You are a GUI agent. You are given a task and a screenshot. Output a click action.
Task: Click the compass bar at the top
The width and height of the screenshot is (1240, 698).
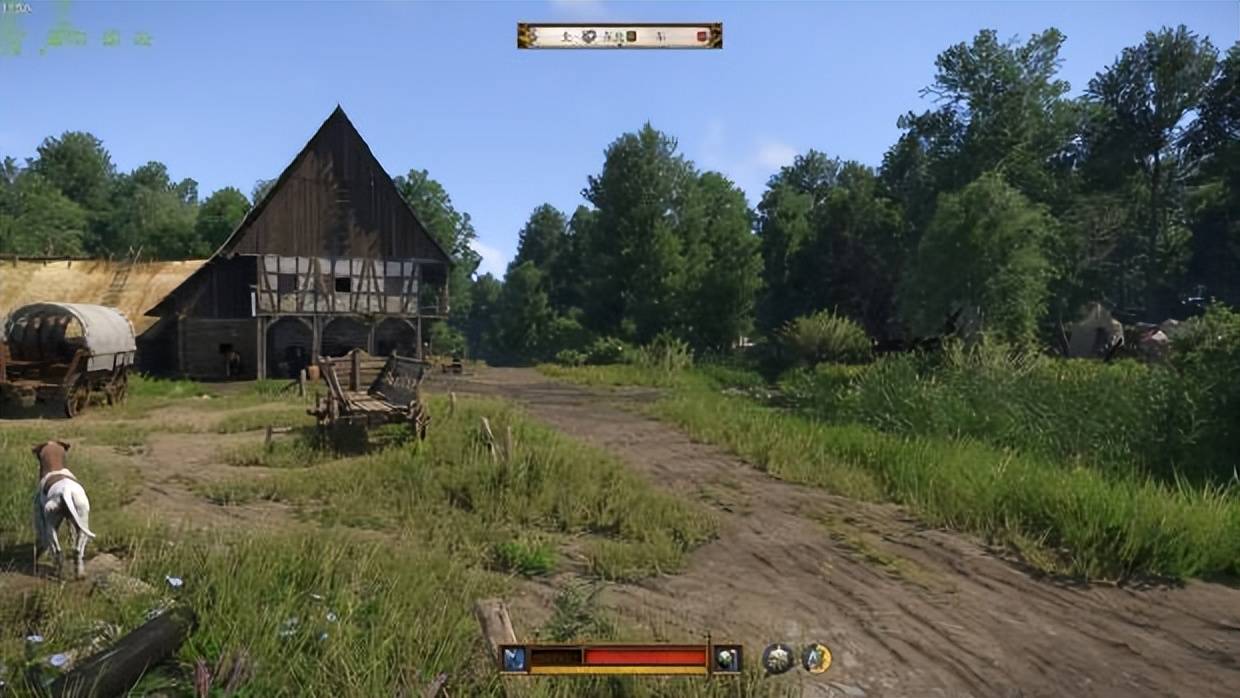pos(619,36)
